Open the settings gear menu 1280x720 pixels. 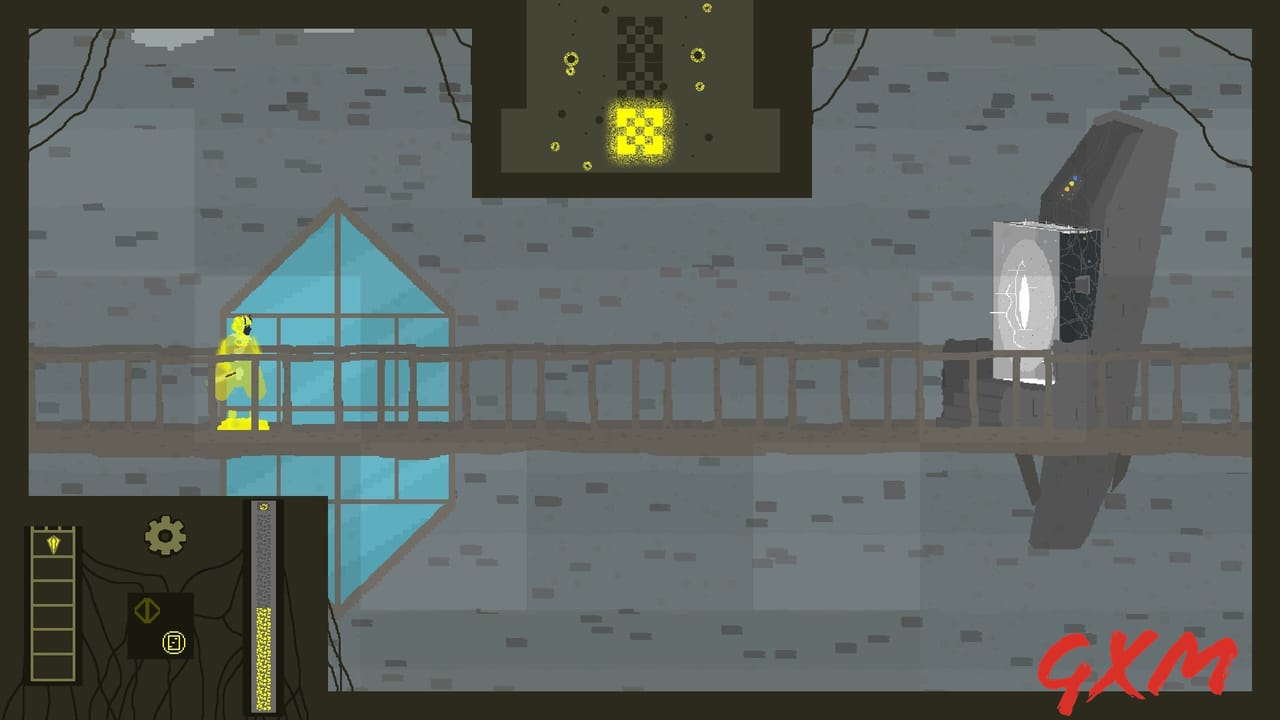coord(165,534)
